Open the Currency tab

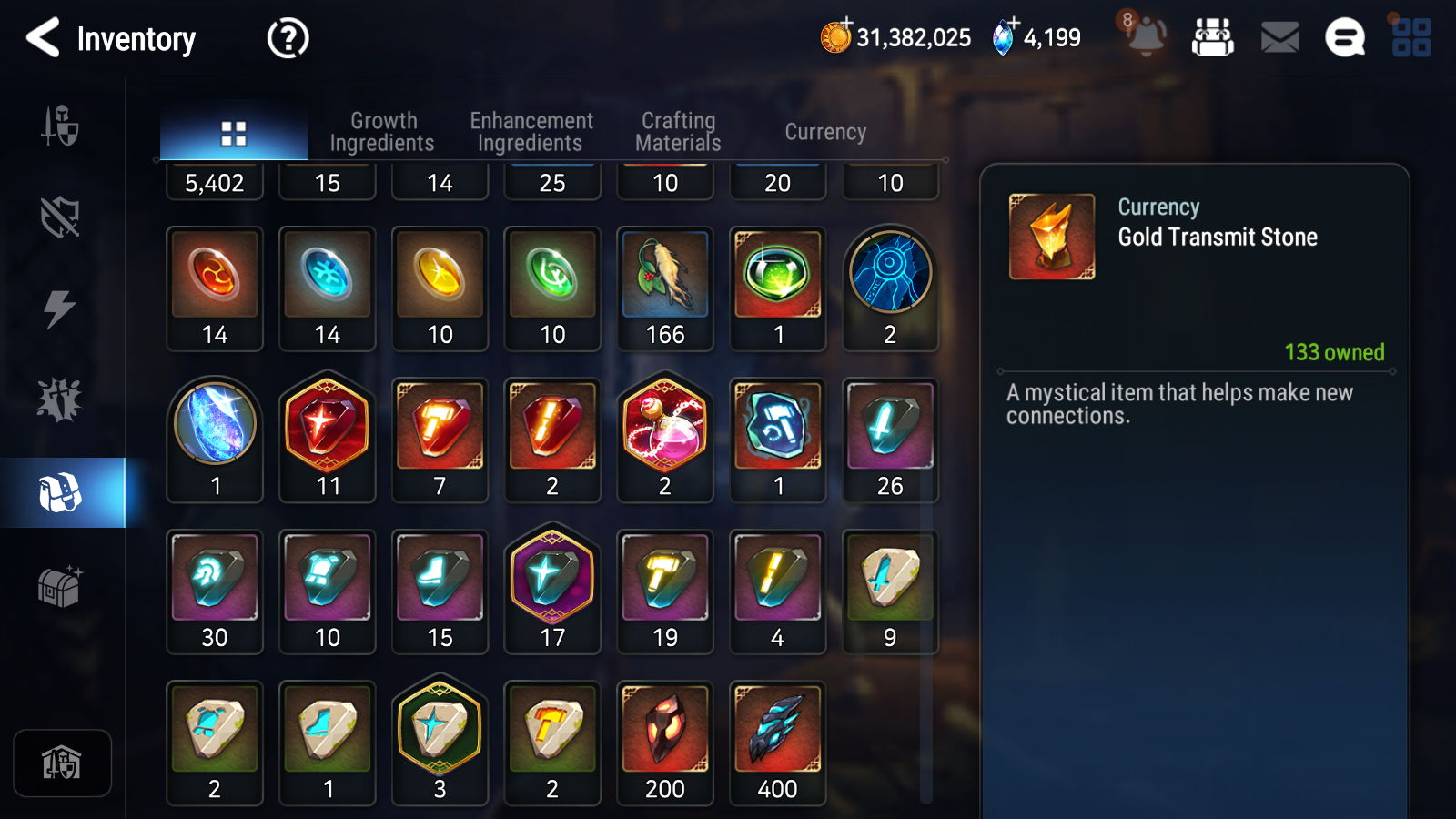(x=824, y=131)
